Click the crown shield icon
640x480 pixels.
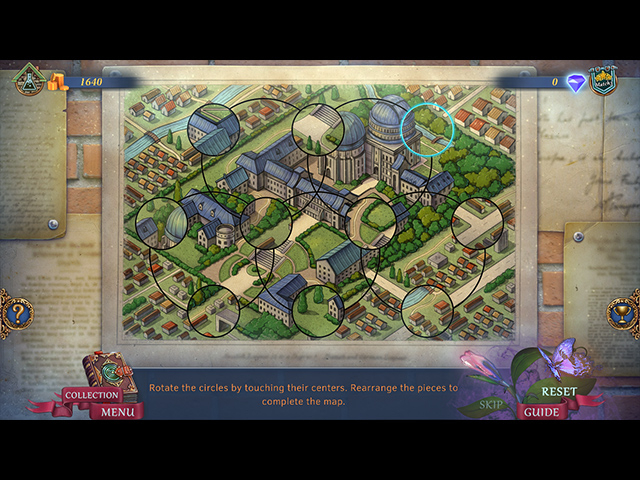pos(602,80)
